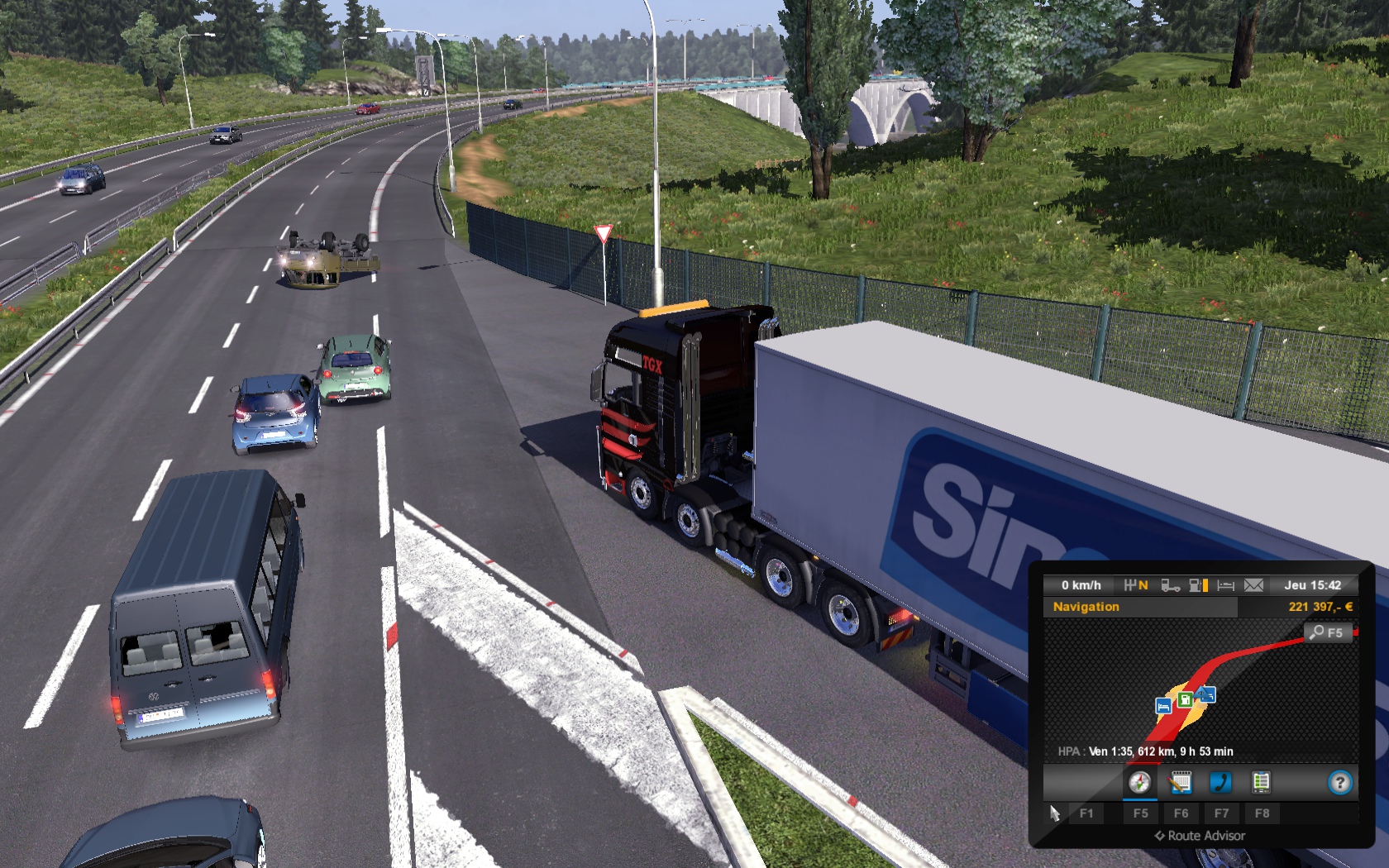Show the truck info checklist tab
The width and height of the screenshot is (1389, 868).
[x=1261, y=782]
